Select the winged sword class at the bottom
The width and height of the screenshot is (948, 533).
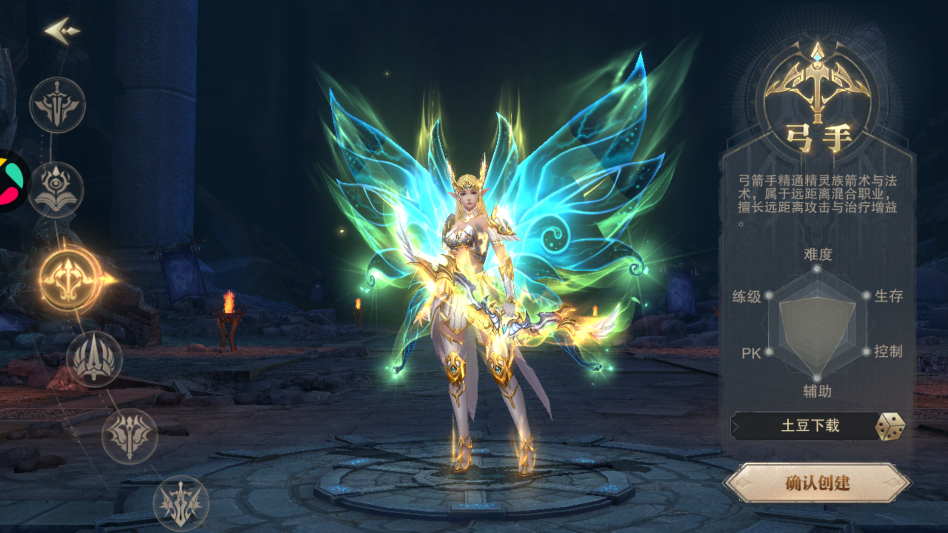pyautogui.click(x=181, y=503)
